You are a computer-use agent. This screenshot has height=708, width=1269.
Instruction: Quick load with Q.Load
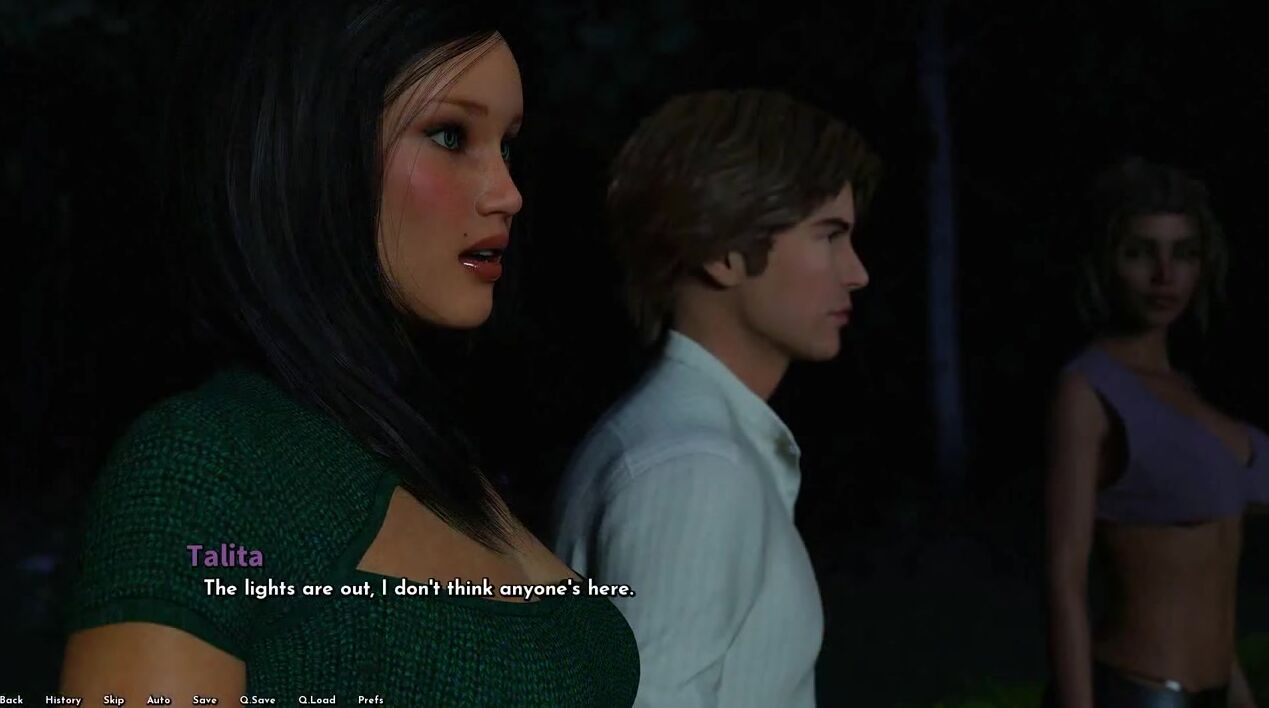click(317, 700)
